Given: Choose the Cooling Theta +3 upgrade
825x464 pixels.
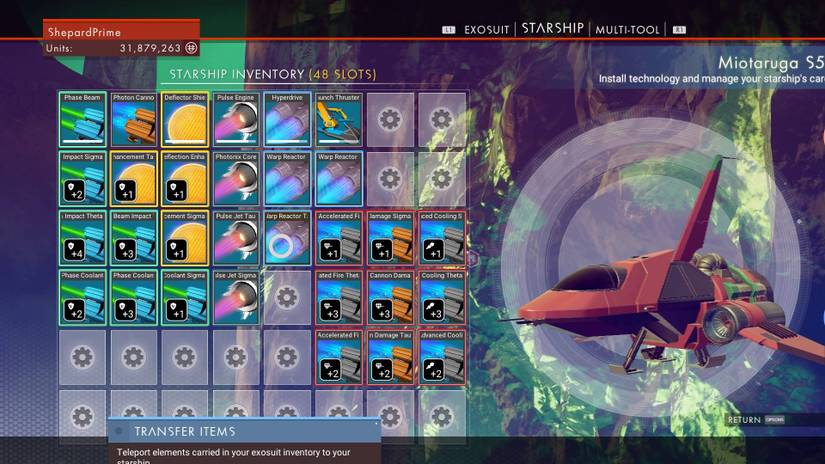Looking at the screenshot, I should click(442, 297).
